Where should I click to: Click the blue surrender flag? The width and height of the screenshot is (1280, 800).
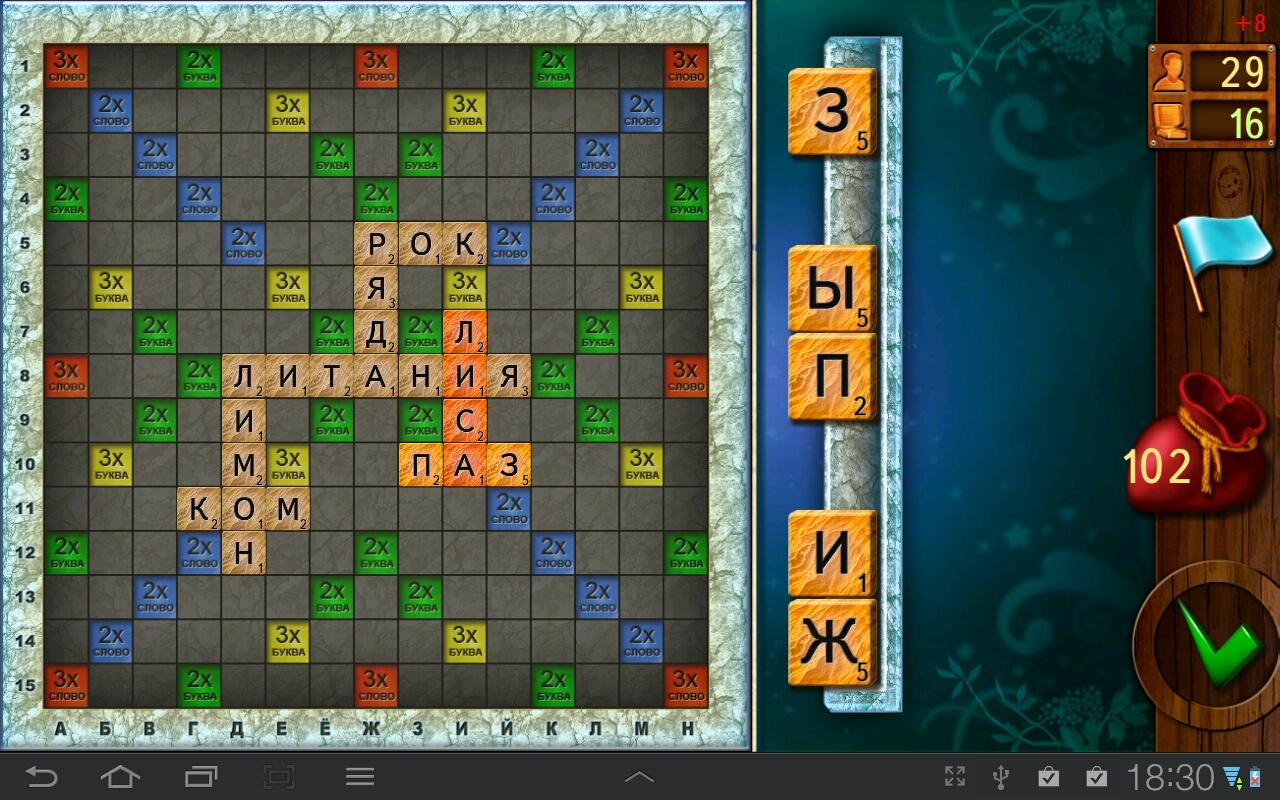coord(1209,252)
